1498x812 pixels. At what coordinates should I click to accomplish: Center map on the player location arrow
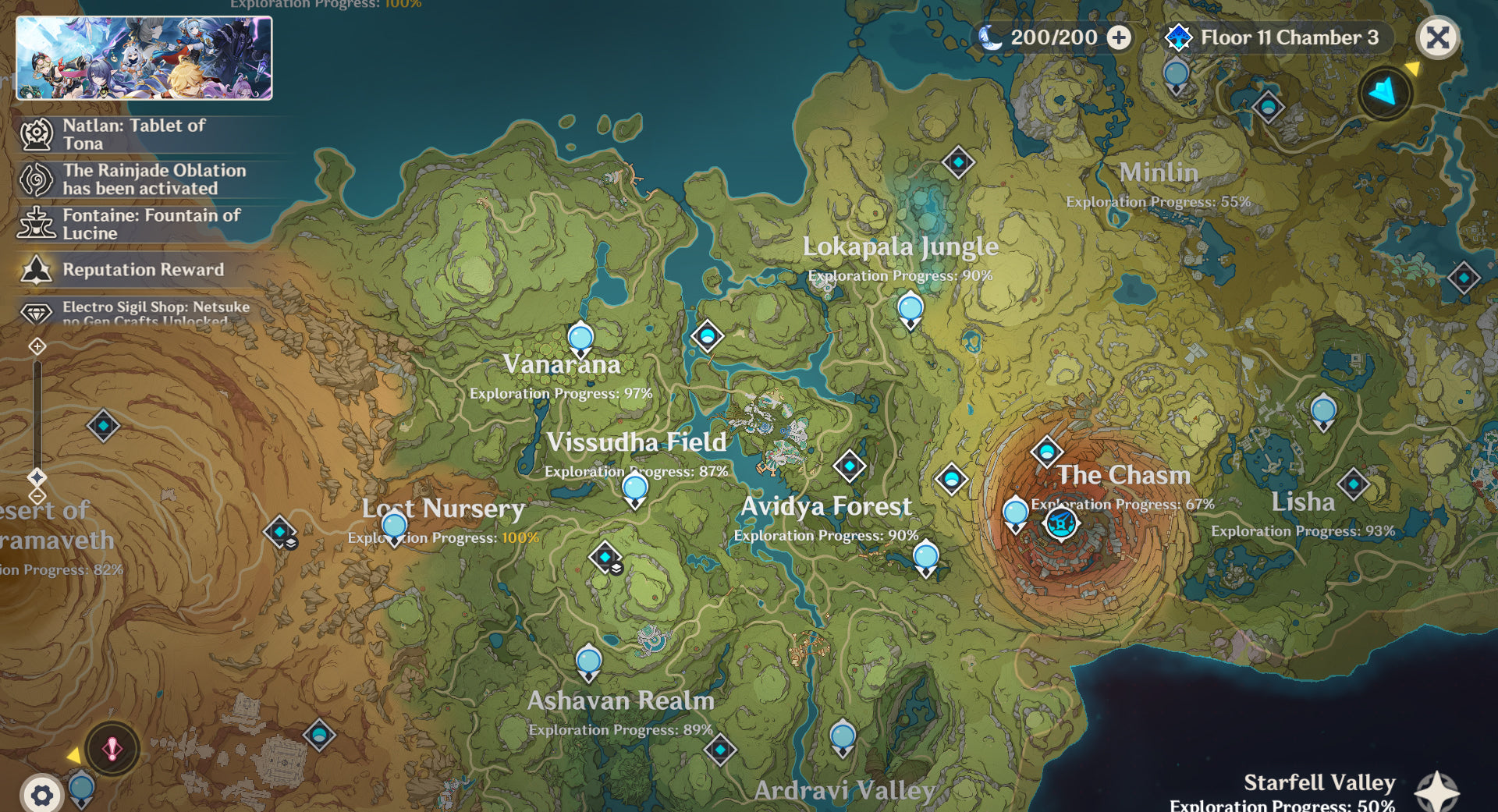[1385, 93]
